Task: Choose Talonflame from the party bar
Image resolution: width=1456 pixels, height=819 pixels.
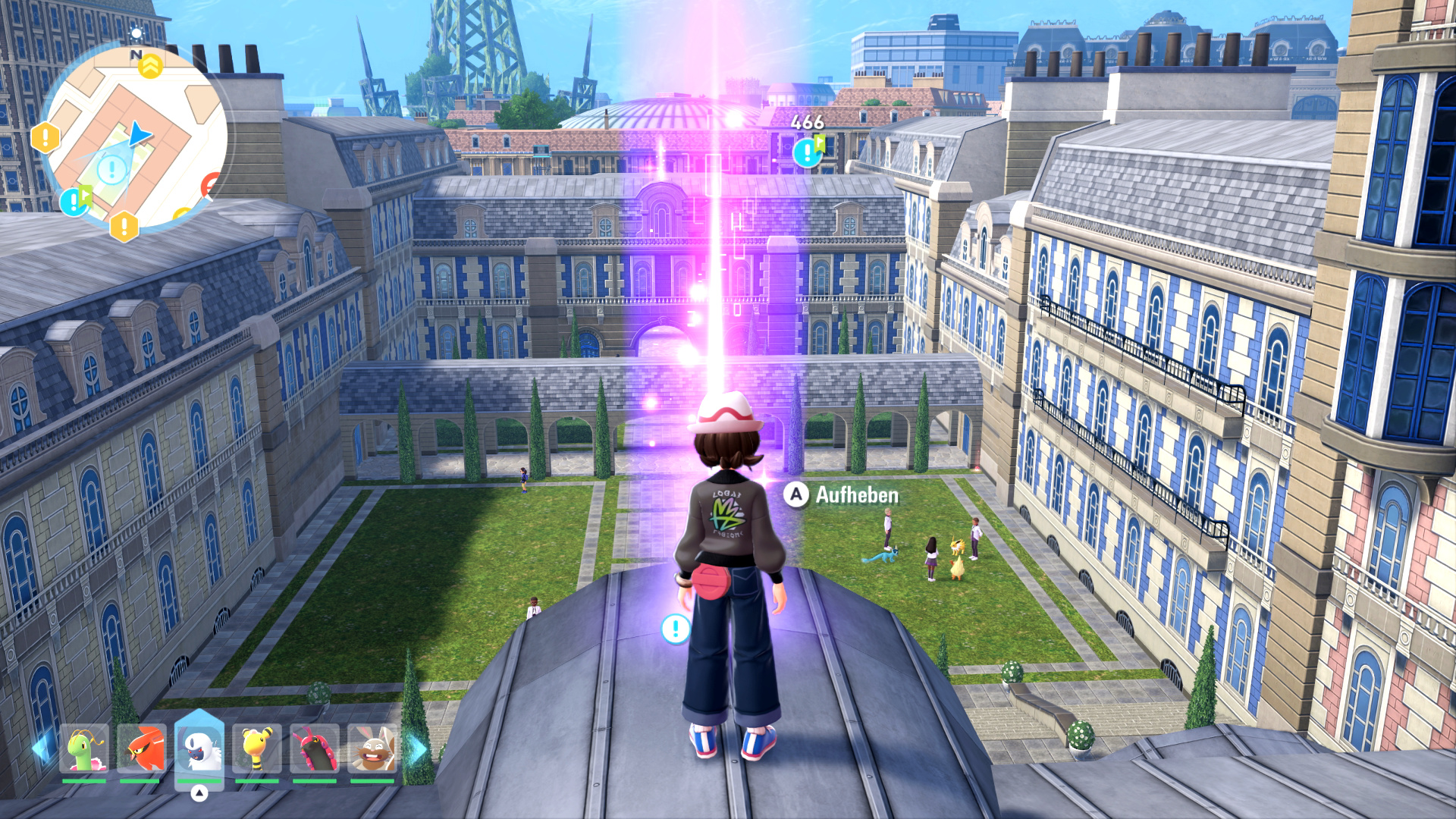Action: (x=142, y=749)
